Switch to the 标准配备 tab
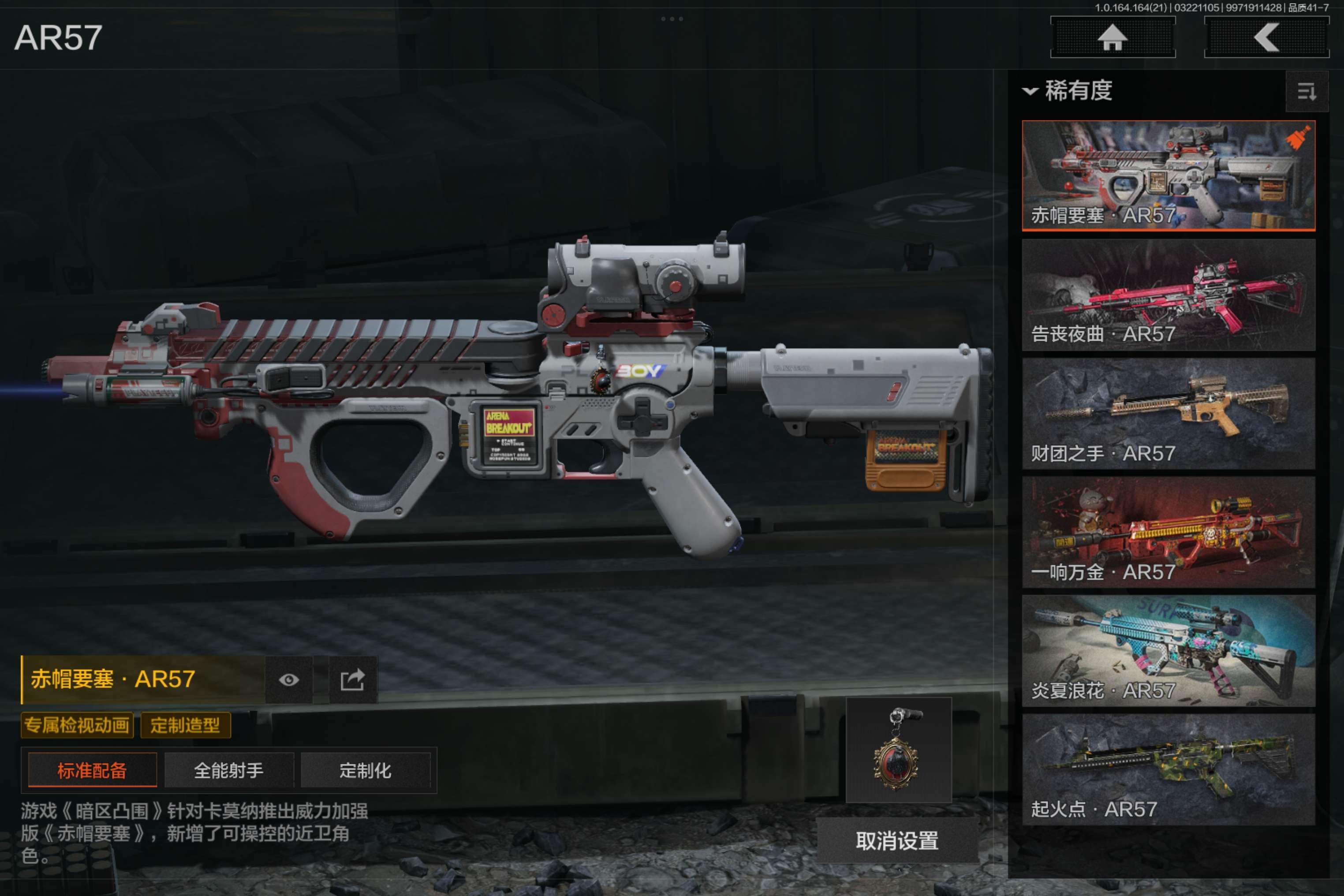The width and height of the screenshot is (1344, 896). [x=92, y=770]
